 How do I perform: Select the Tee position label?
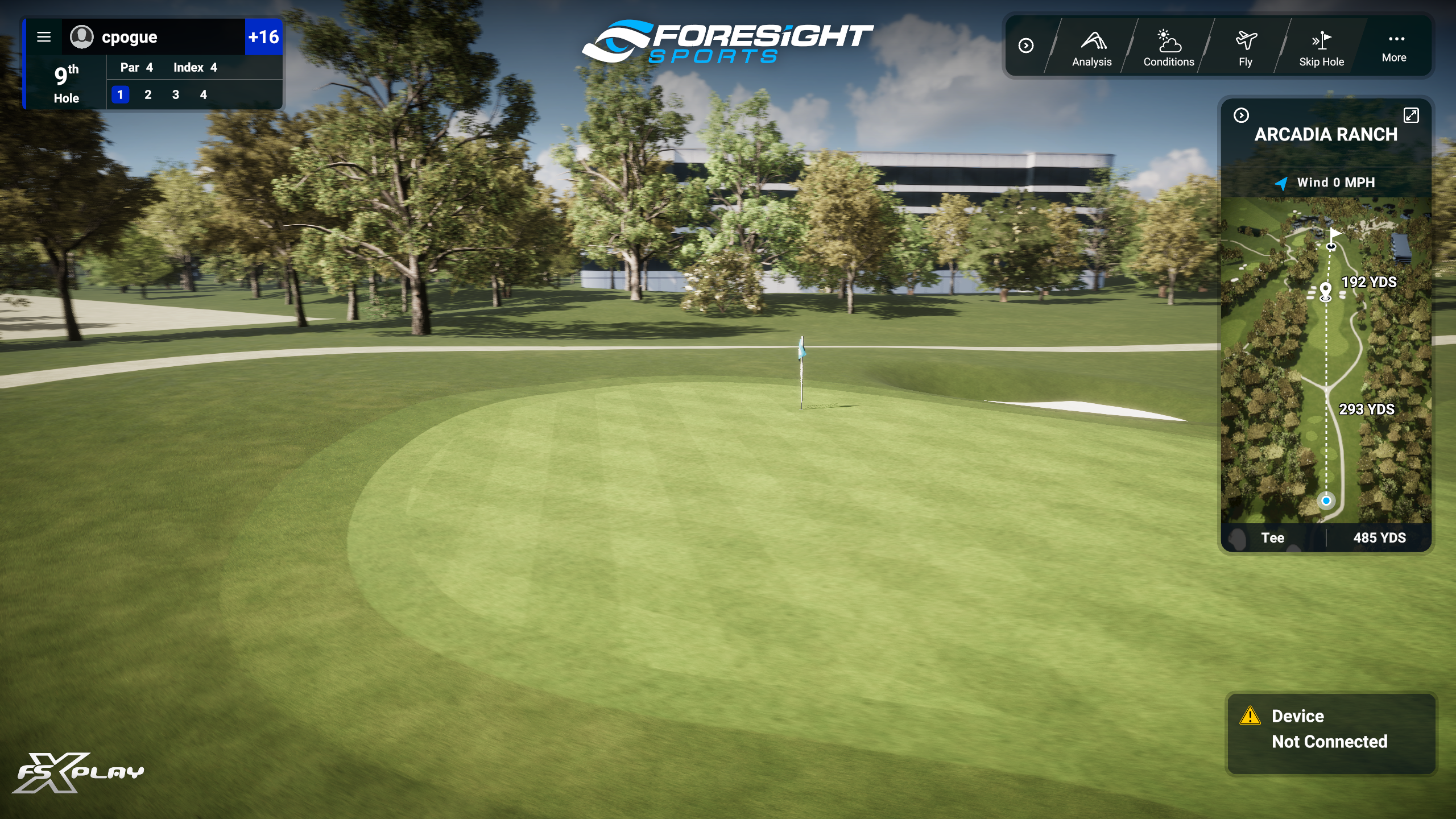pyautogui.click(x=1273, y=538)
